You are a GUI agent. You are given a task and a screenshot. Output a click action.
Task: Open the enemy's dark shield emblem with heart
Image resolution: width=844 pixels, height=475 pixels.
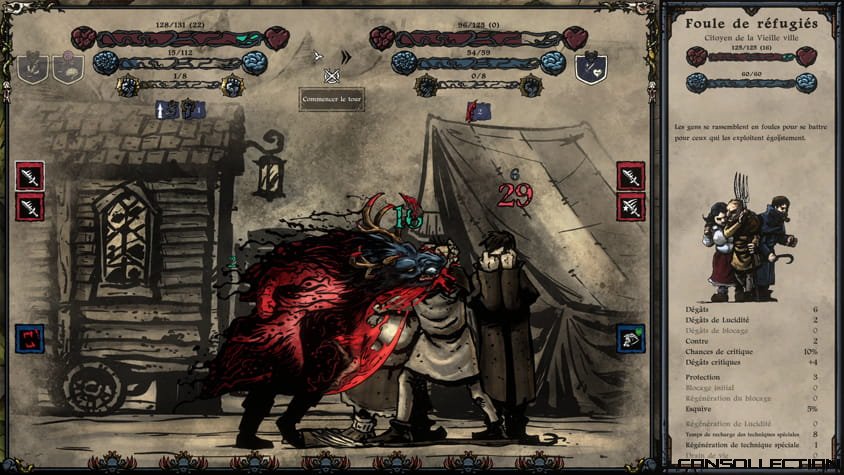click(x=590, y=68)
